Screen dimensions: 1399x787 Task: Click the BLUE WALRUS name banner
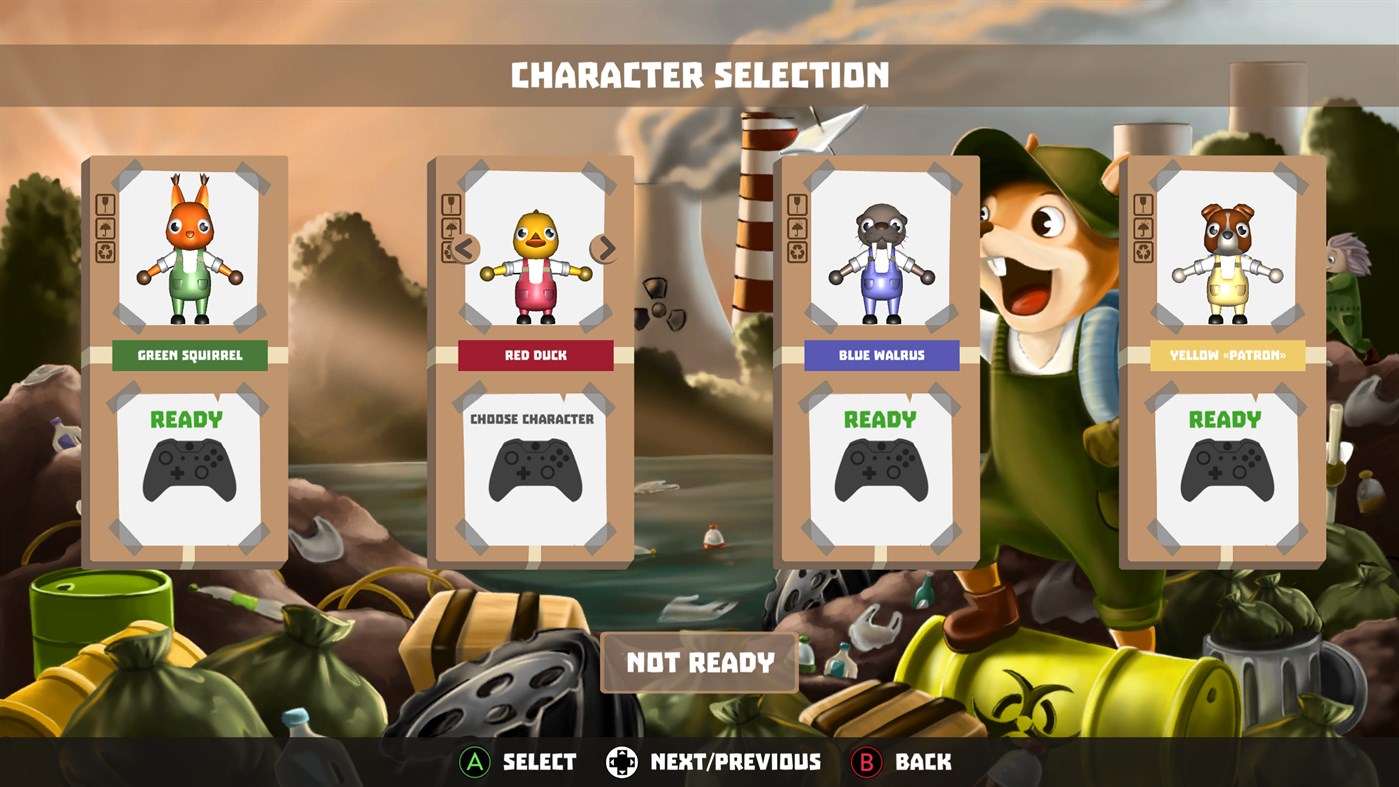click(881, 355)
